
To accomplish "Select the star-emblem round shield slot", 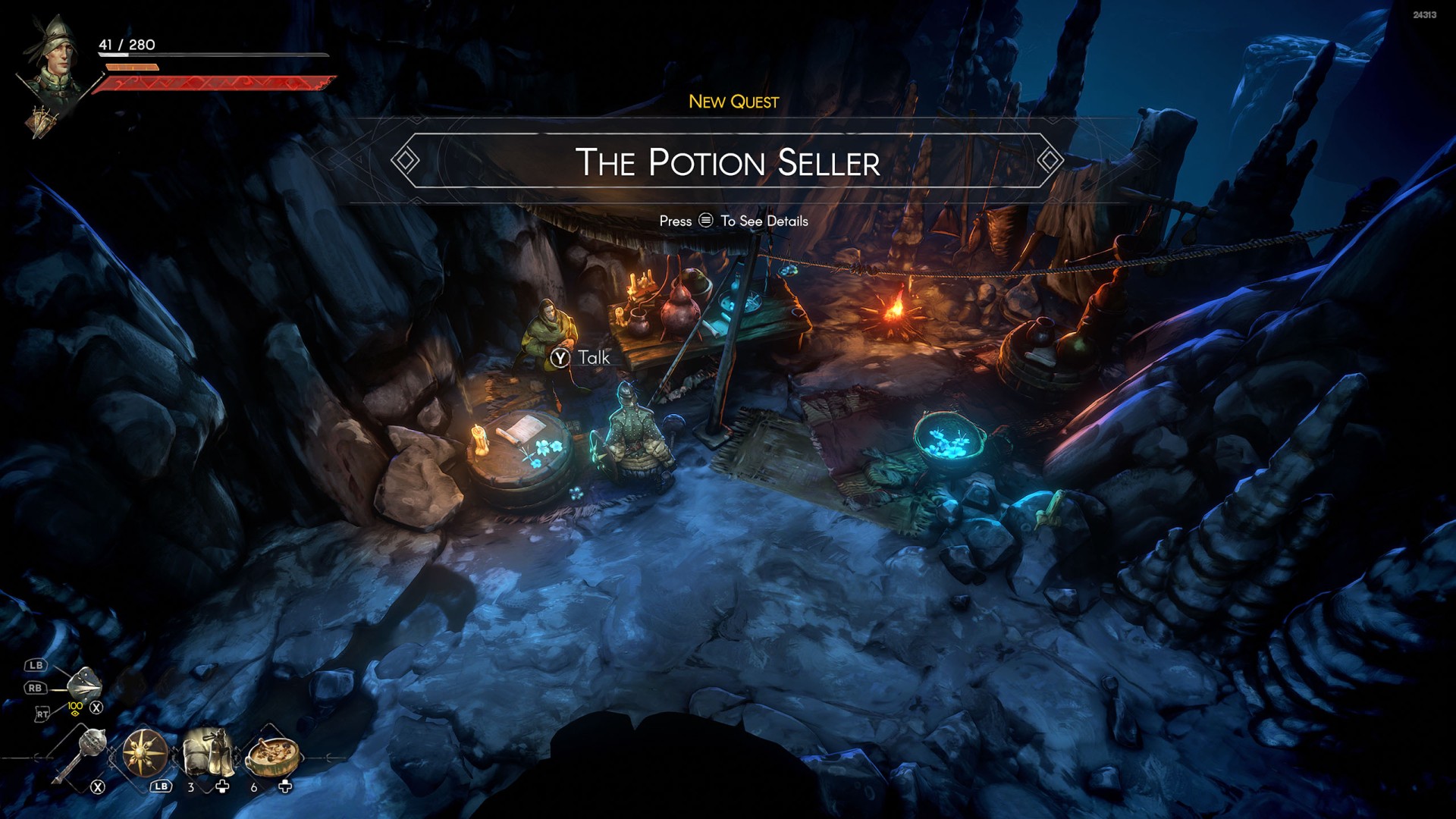I will [x=144, y=753].
